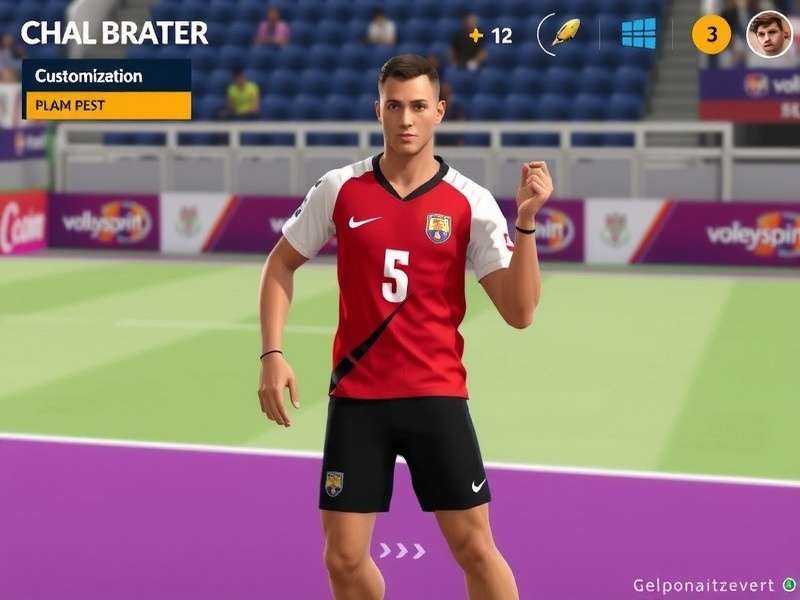Click the golden feather icon
The width and height of the screenshot is (800, 600).
(566, 33)
